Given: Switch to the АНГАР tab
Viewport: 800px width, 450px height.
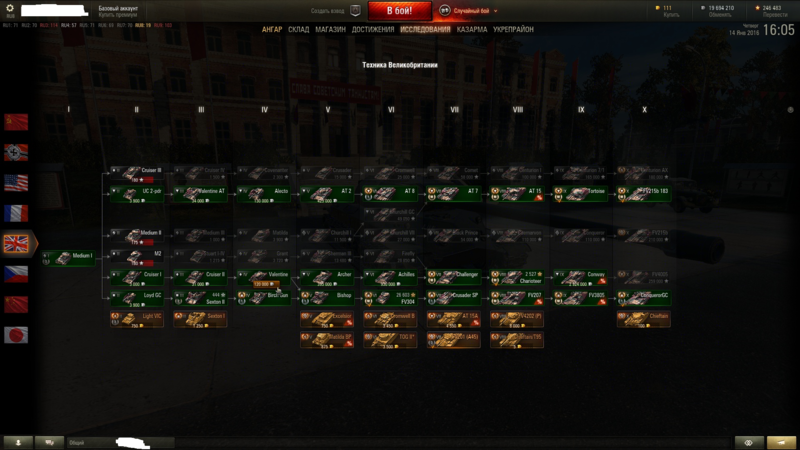Looking at the screenshot, I should 272,30.
